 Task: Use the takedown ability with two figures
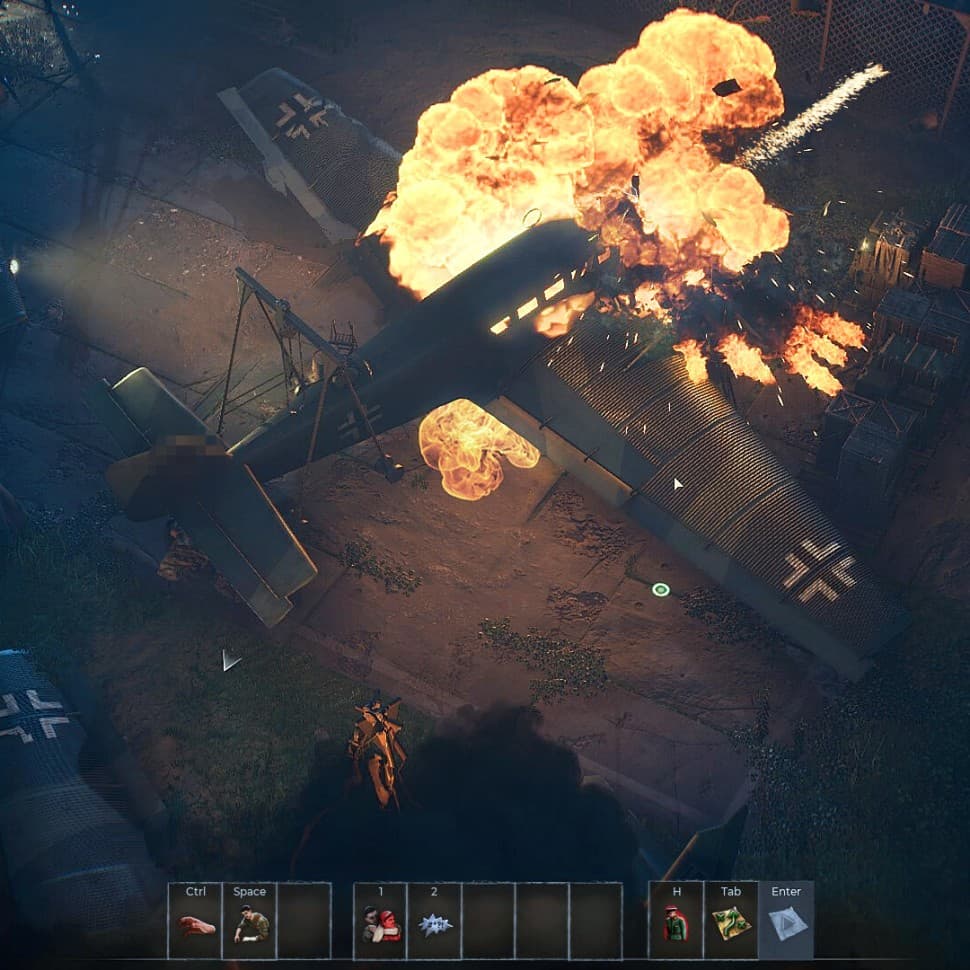pos(381,925)
